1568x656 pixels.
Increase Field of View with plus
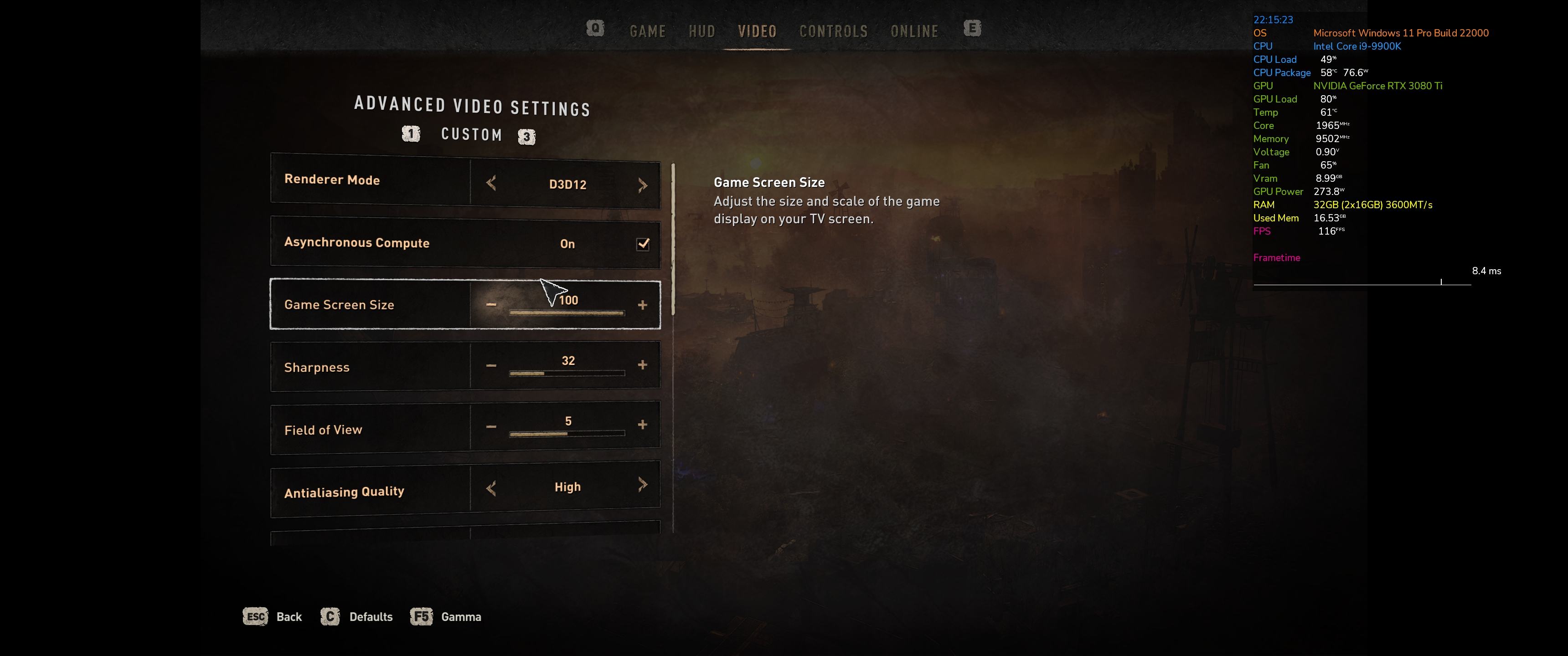click(642, 425)
